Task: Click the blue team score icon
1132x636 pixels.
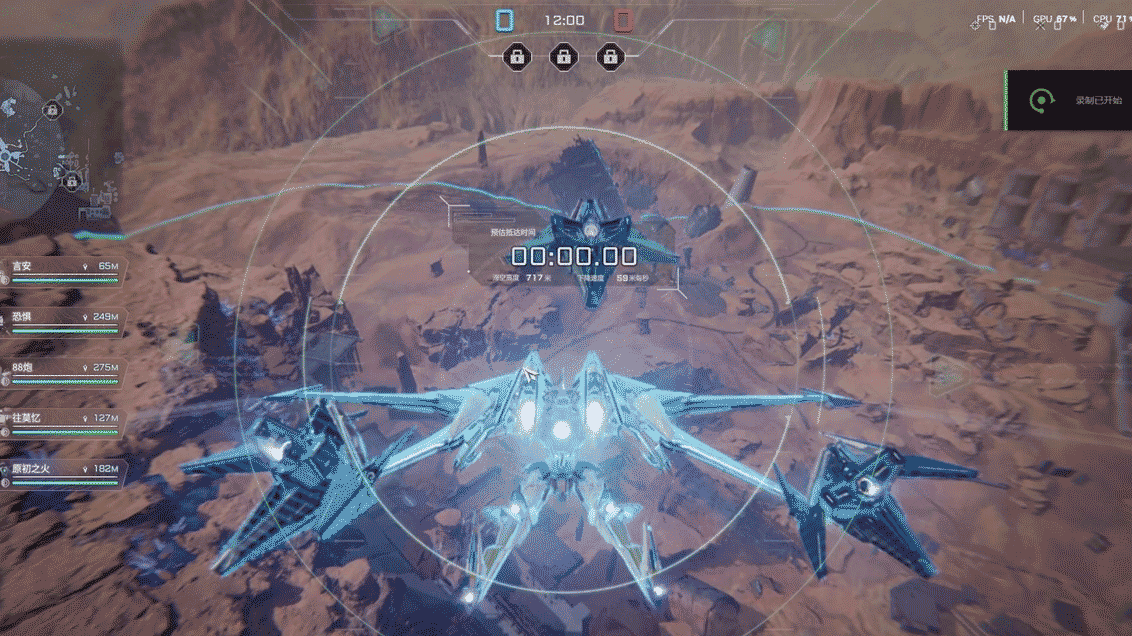Action: (x=505, y=20)
